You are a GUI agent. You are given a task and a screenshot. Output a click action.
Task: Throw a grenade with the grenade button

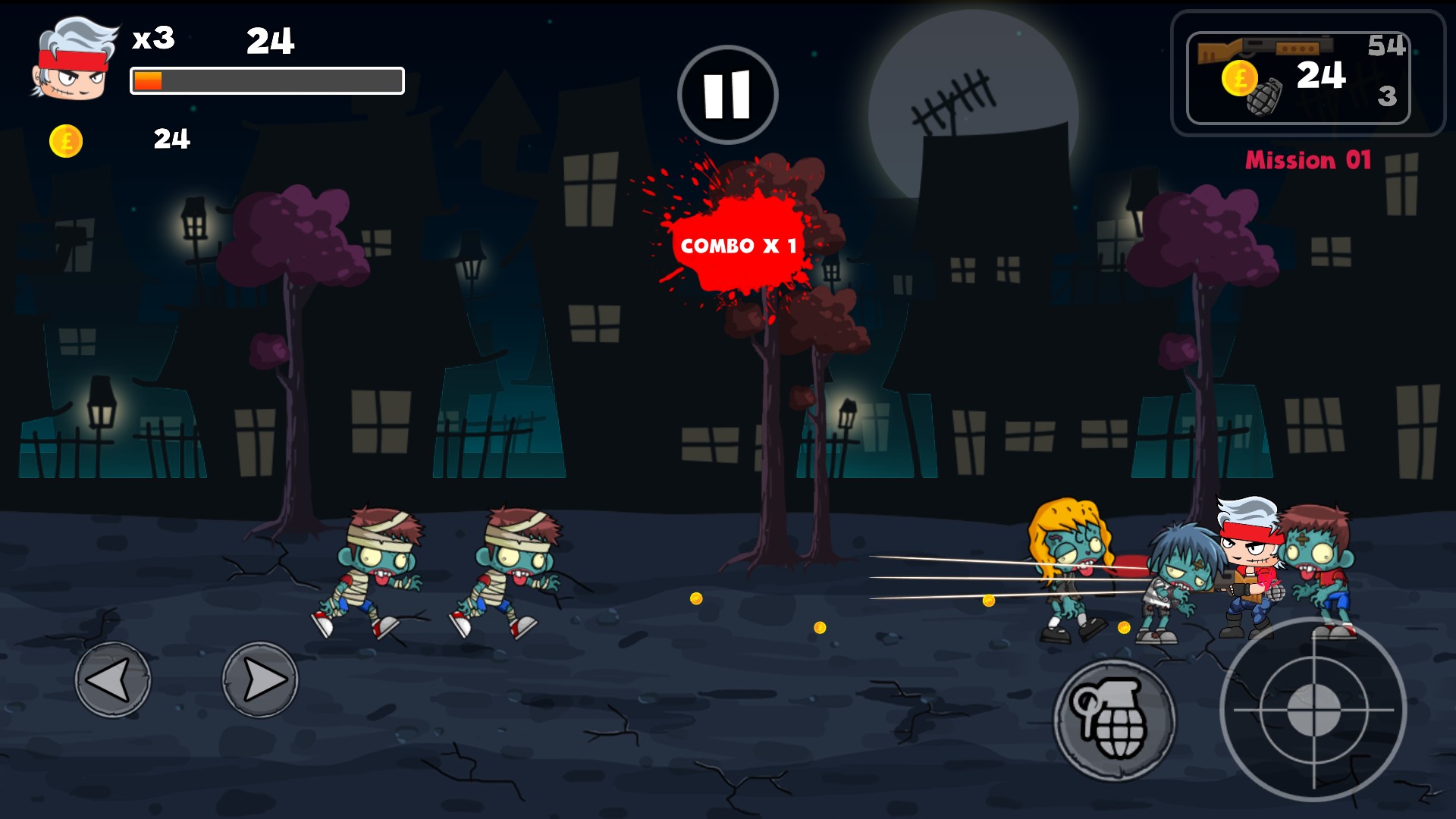coord(1114,720)
